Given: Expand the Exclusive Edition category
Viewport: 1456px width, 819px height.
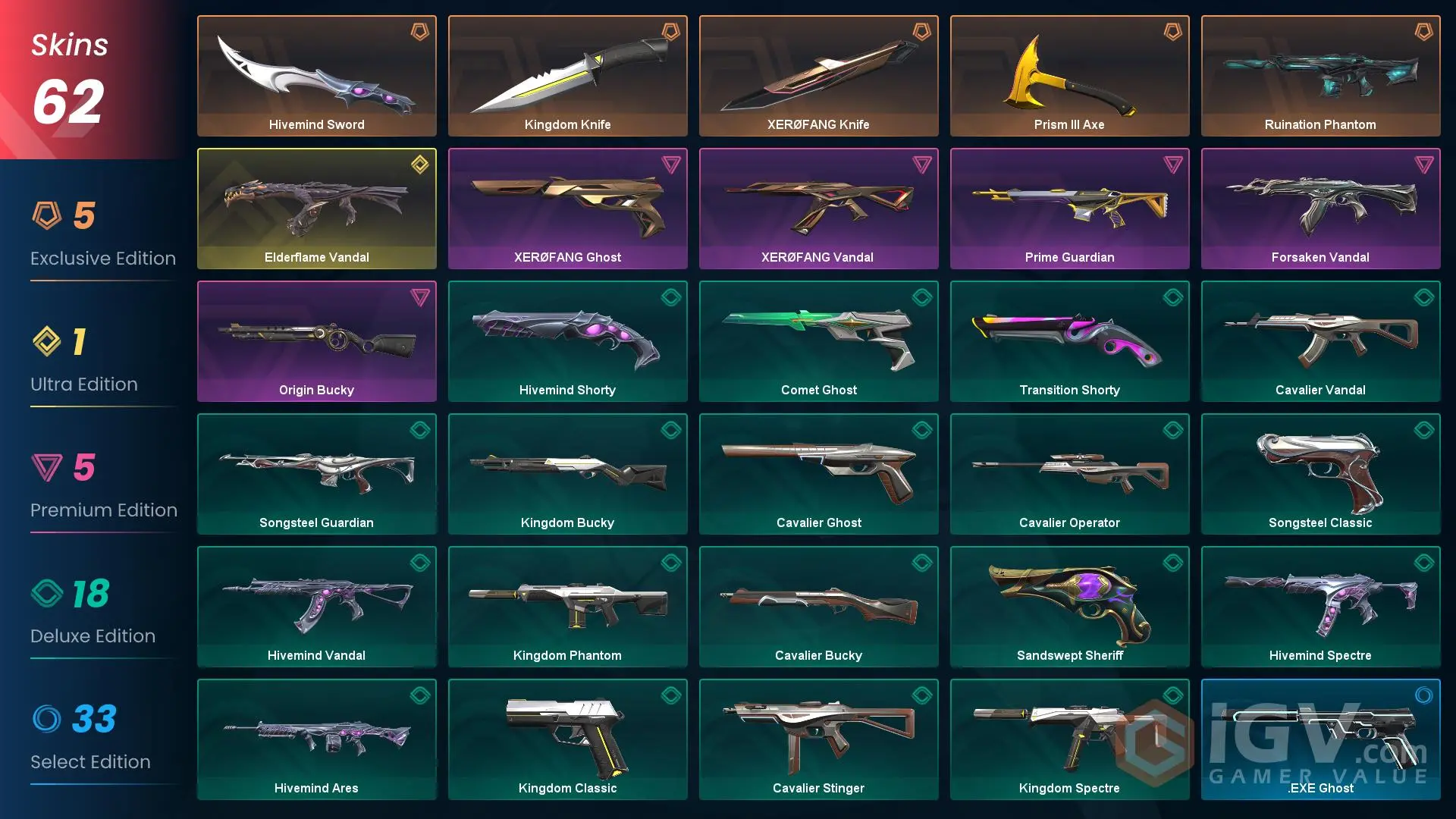Looking at the screenshot, I should (x=102, y=237).
